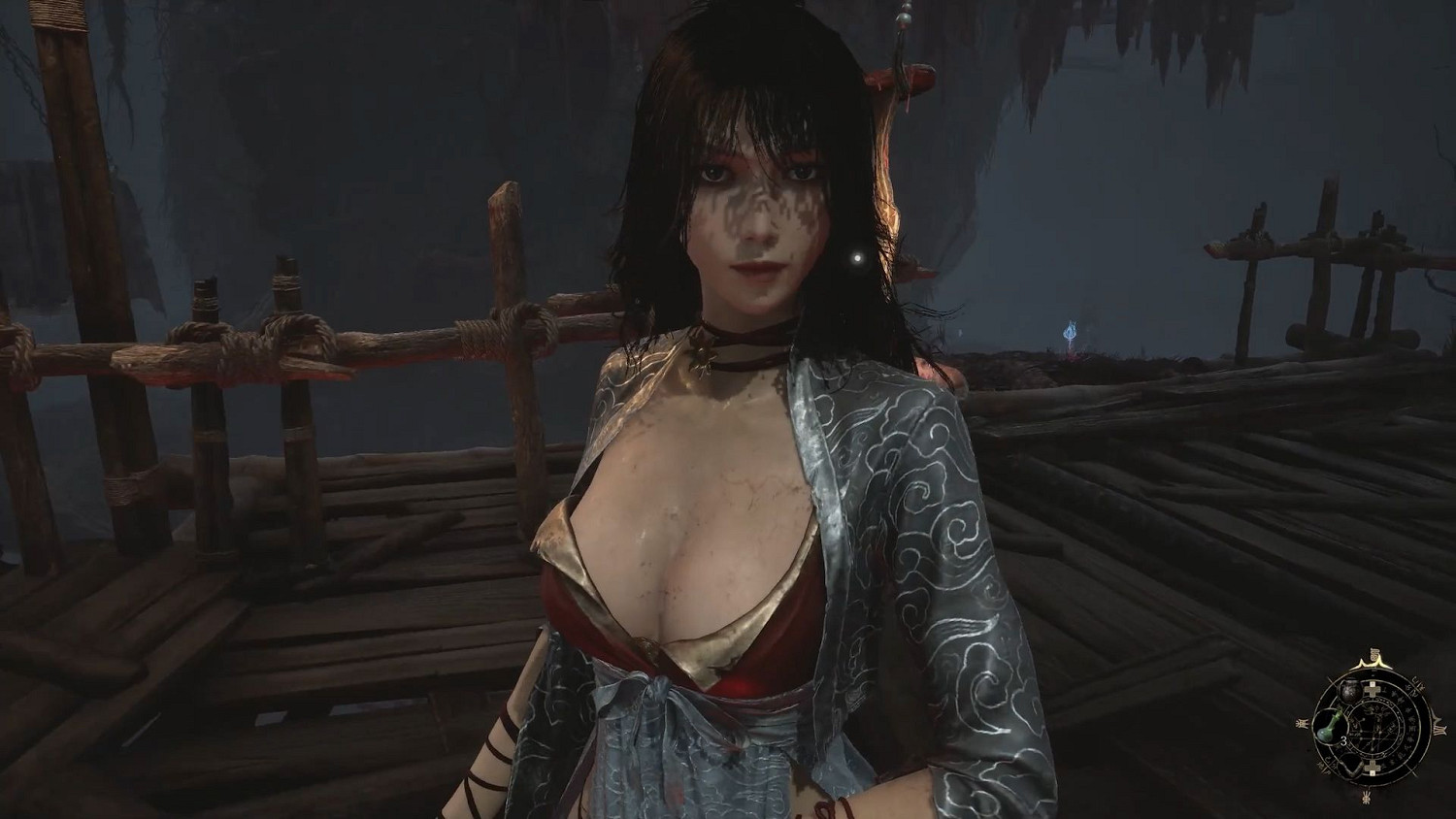This screenshot has width=1456, height=819.
Task: Click the character's glowing pearl earring
Action: [858, 260]
